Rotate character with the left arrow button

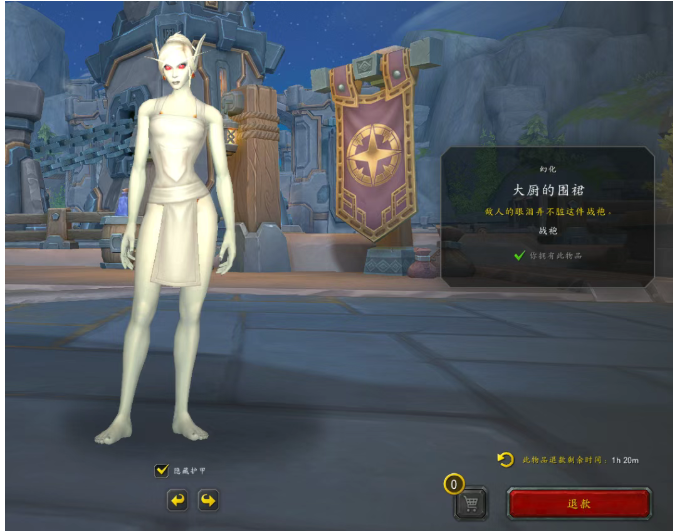[177, 499]
